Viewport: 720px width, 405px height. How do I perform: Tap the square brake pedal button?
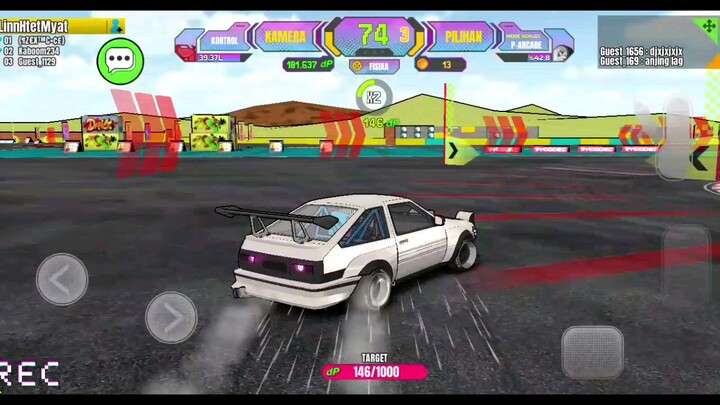click(592, 352)
